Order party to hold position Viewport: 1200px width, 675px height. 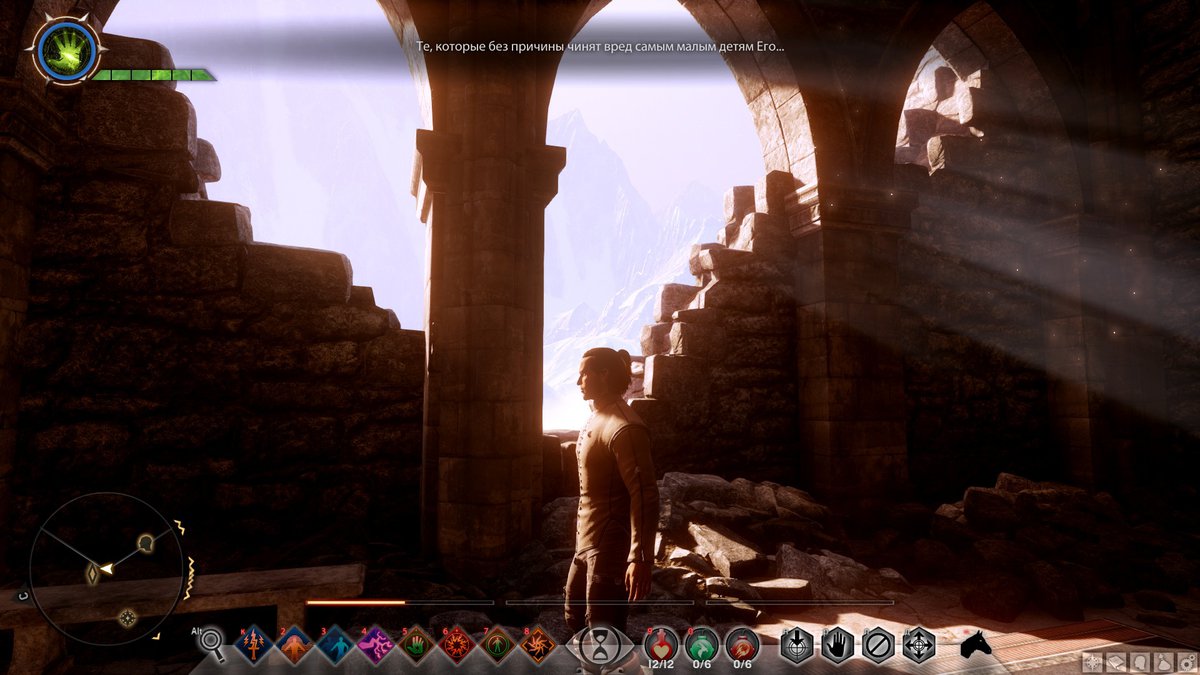click(838, 645)
